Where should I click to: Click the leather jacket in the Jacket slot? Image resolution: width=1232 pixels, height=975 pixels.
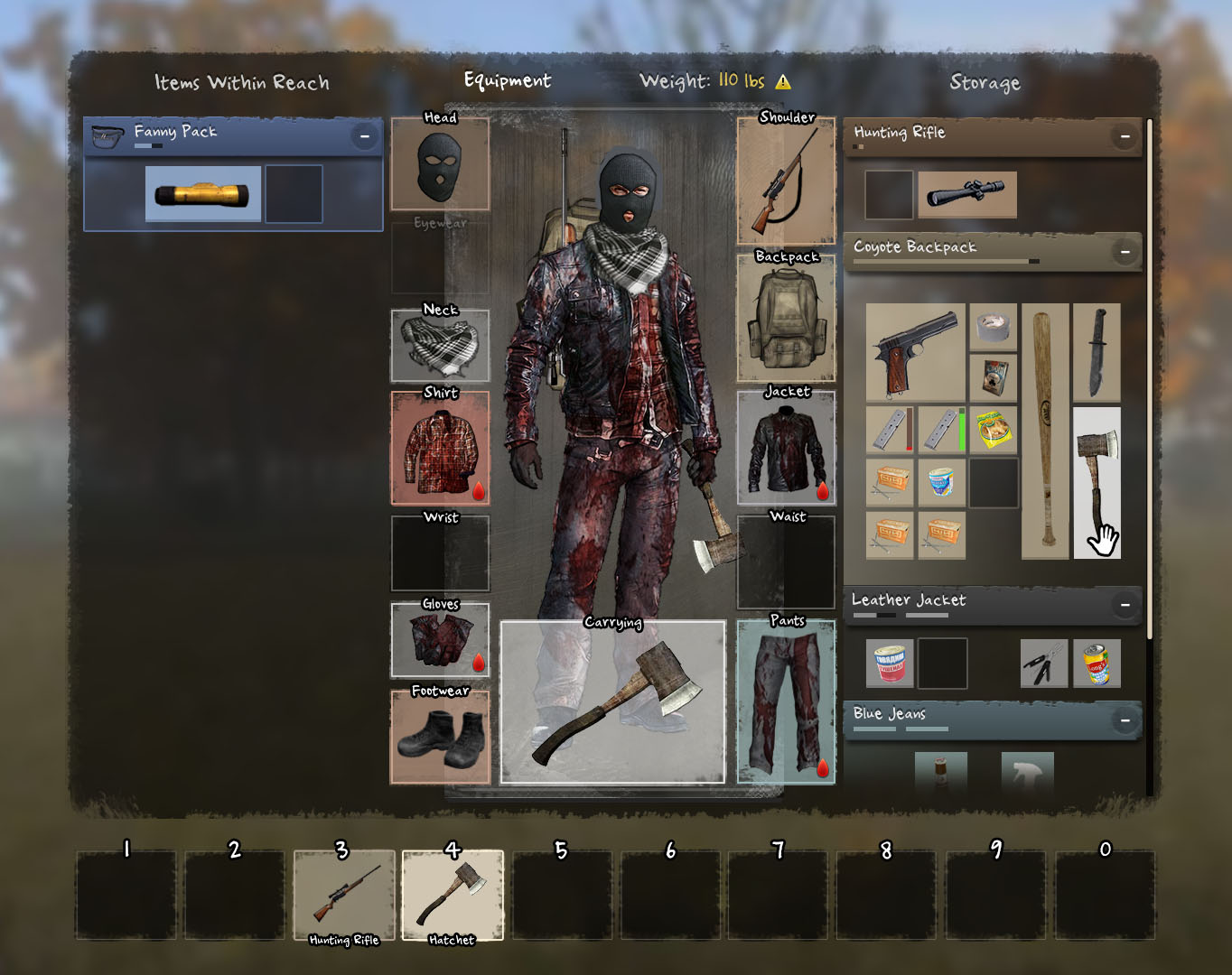tap(786, 449)
